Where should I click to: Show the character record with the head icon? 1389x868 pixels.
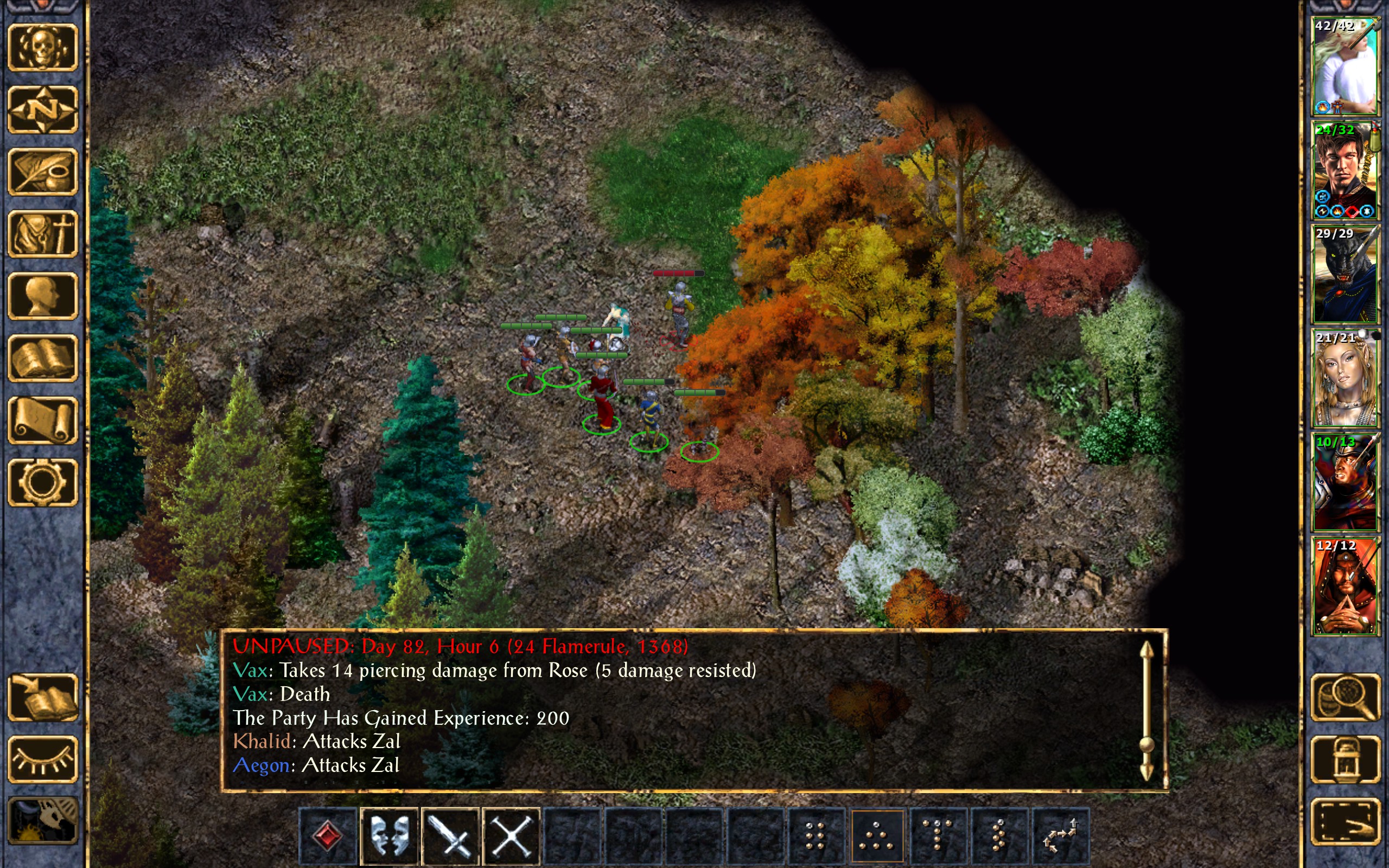[x=42, y=296]
